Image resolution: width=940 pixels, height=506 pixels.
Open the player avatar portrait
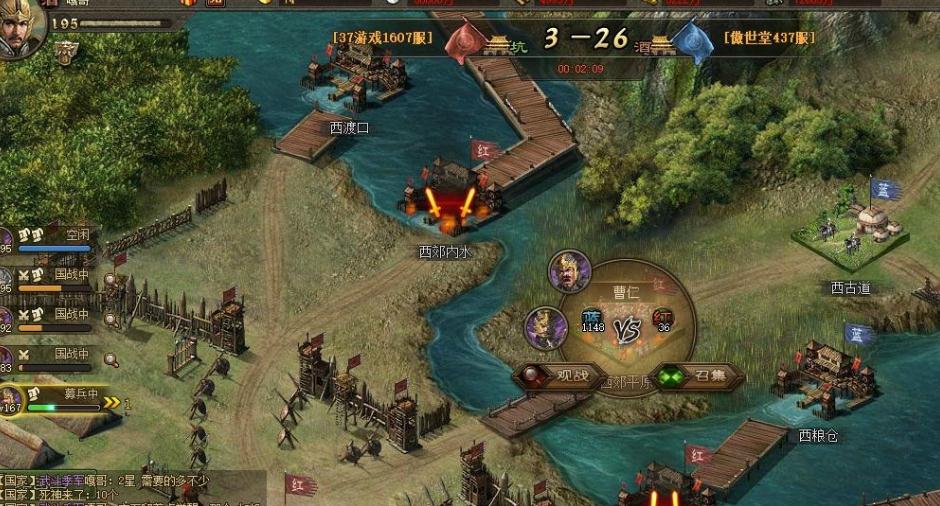[20, 25]
